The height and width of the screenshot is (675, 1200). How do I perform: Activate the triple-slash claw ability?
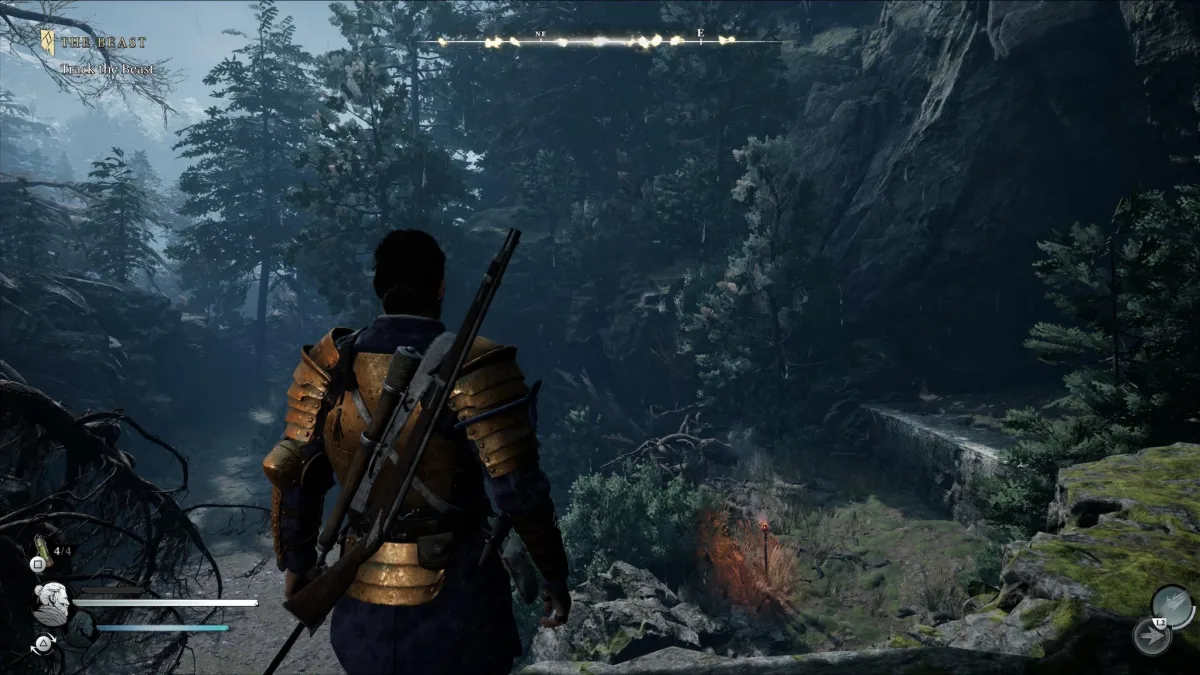(x=1171, y=605)
